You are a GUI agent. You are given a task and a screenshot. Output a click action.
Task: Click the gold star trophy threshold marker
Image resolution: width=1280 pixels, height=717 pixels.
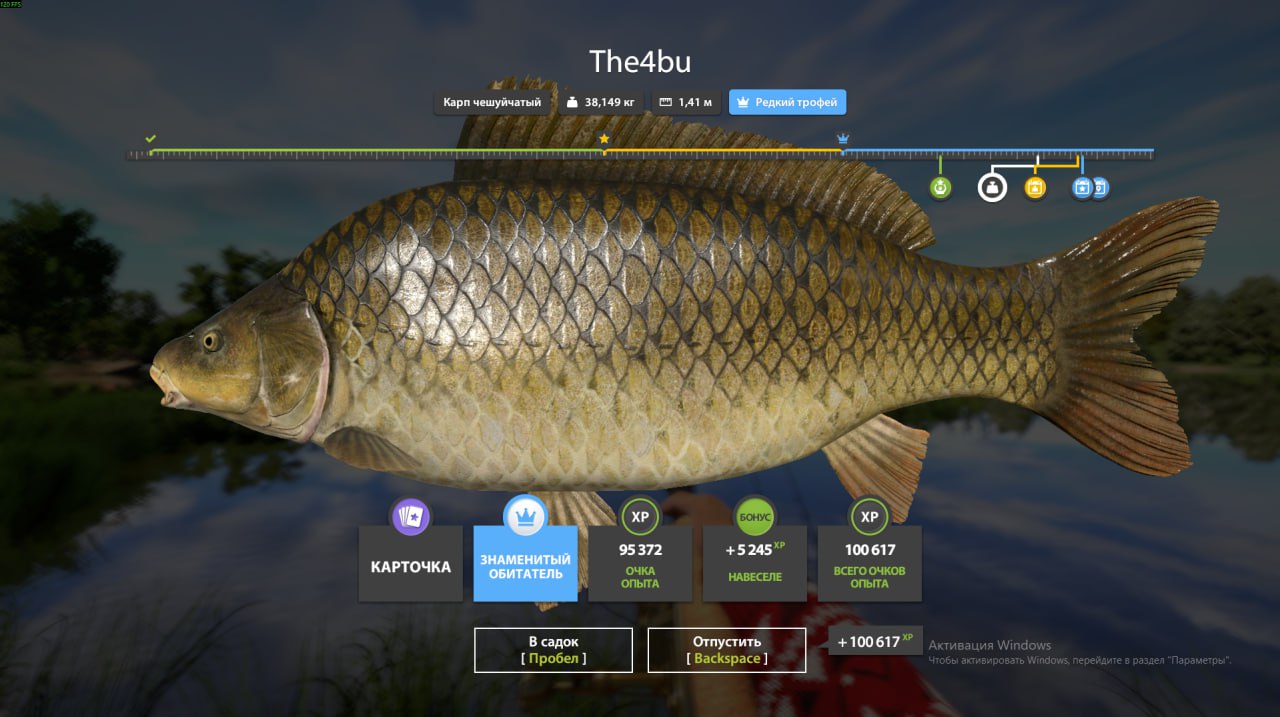tap(604, 139)
